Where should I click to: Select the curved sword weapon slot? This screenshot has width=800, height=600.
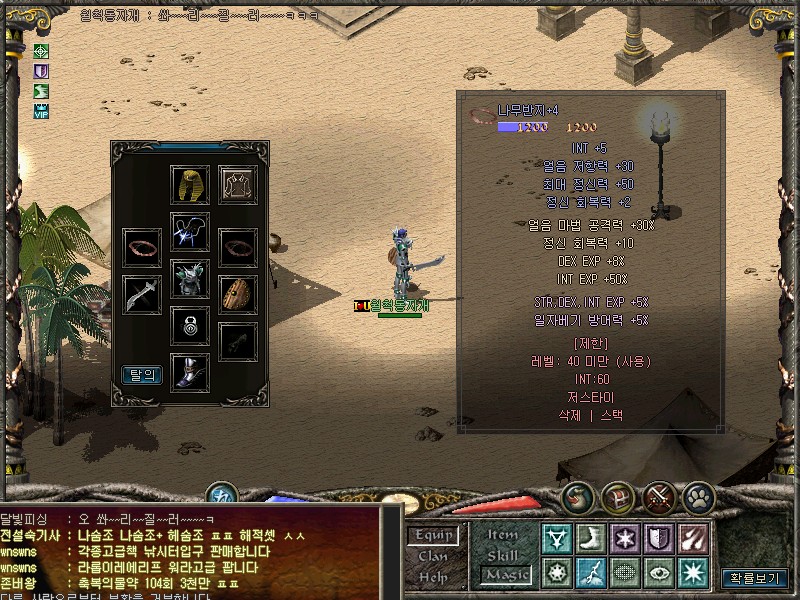(142, 295)
